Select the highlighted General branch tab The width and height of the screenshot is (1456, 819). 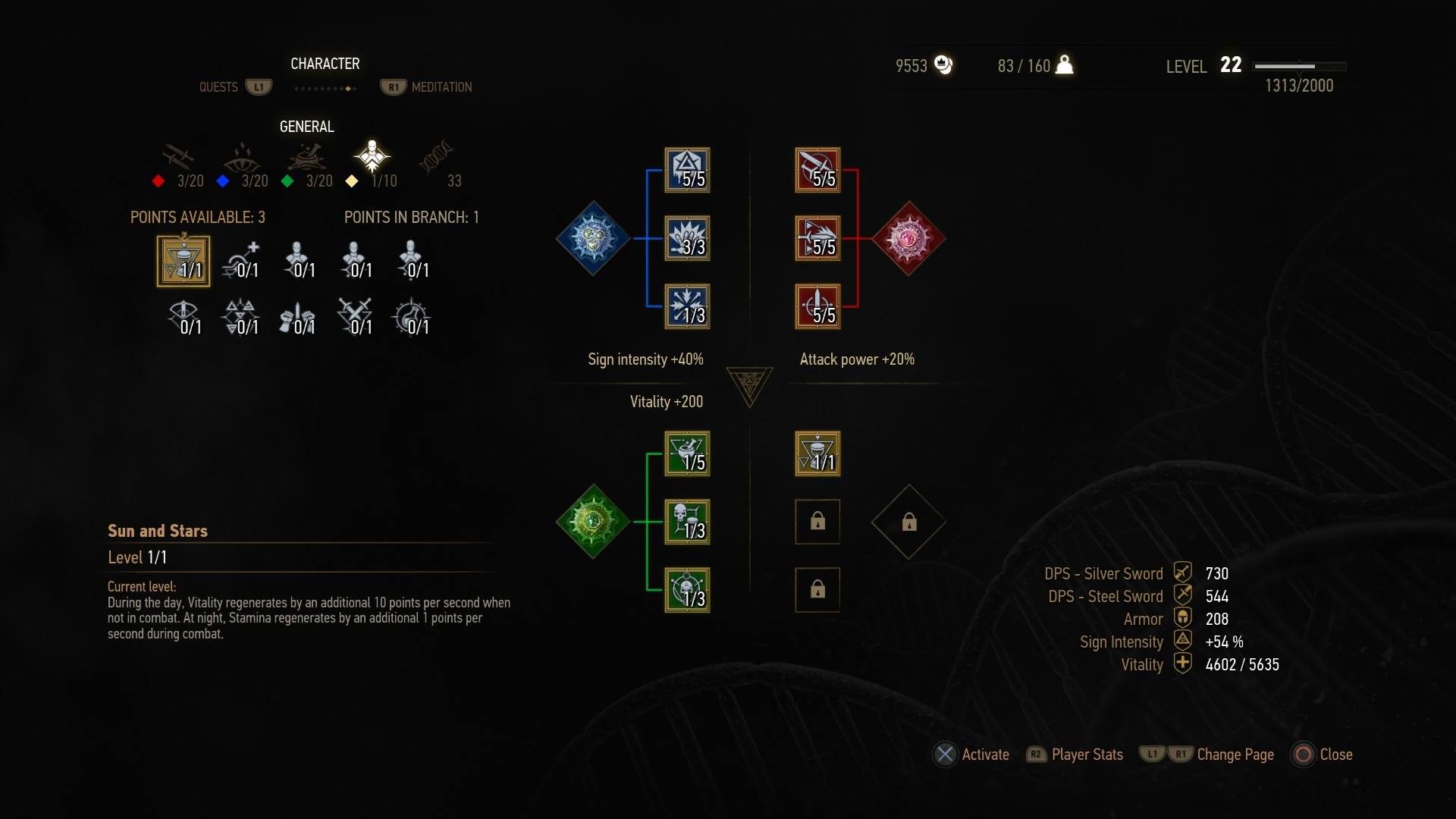point(372,158)
